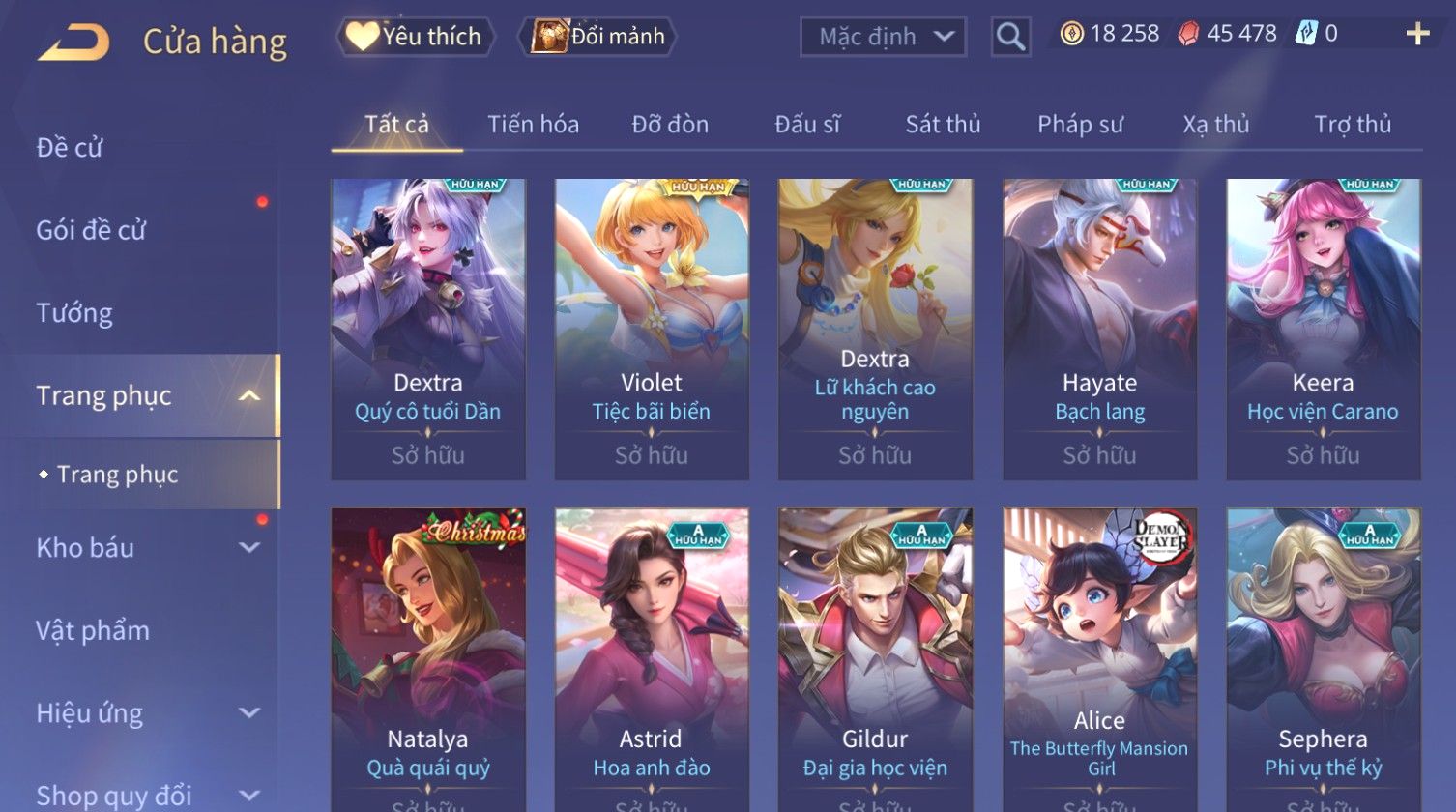Filter by the Trợ thủ tab
This screenshot has width=1456, height=812.
pos(1352,125)
